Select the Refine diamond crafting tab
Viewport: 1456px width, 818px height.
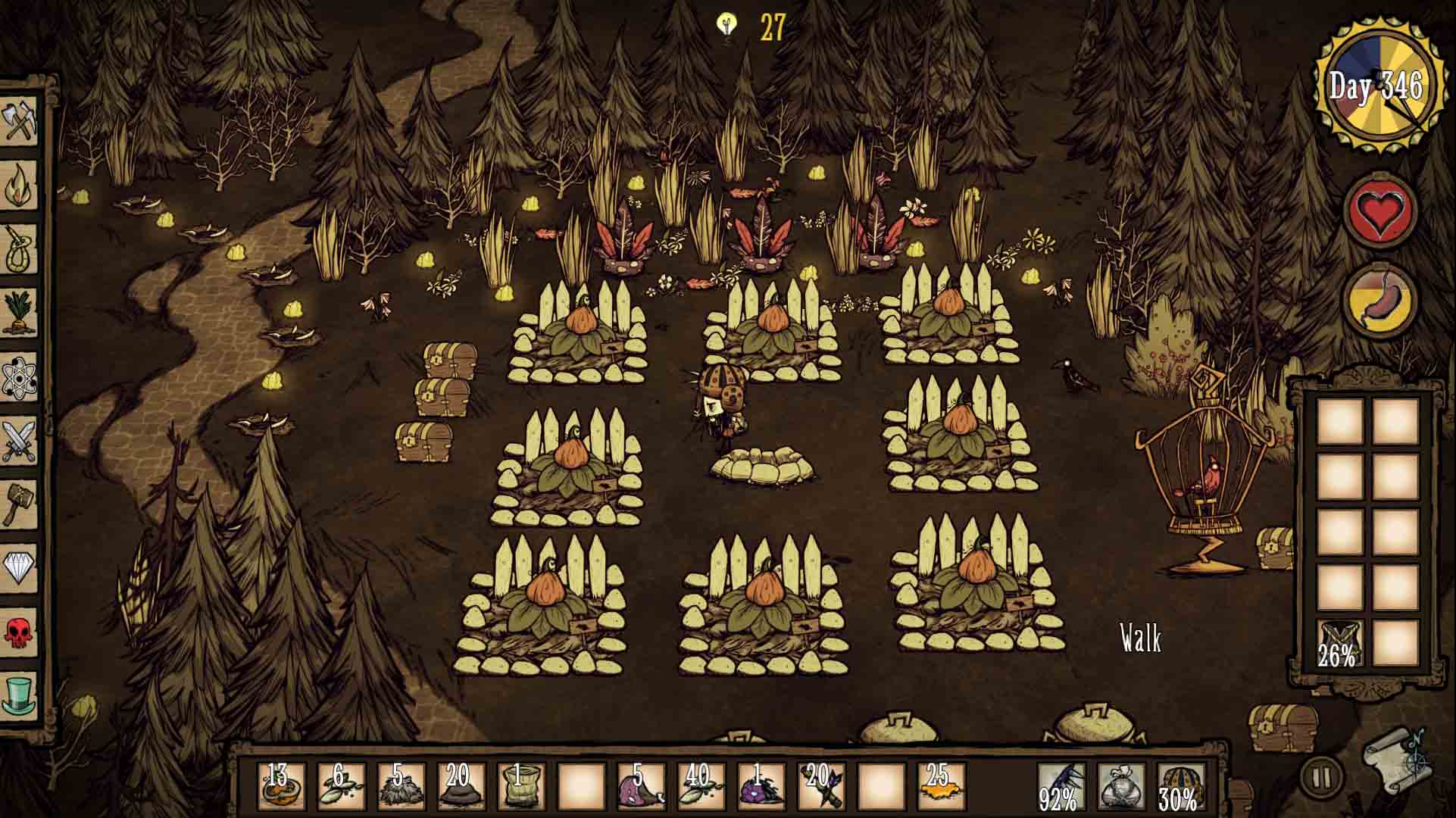pyautogui.click(x=20, y=567)
